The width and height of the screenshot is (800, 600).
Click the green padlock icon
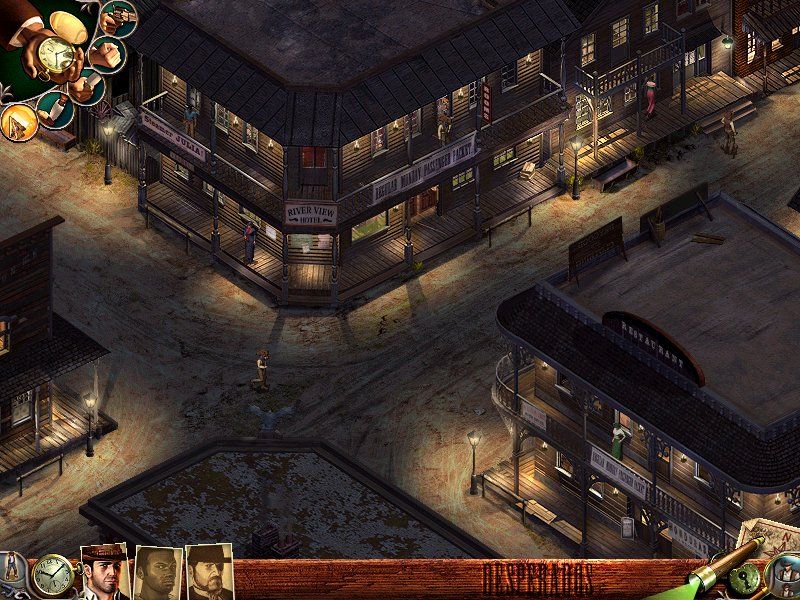point(746,580)
